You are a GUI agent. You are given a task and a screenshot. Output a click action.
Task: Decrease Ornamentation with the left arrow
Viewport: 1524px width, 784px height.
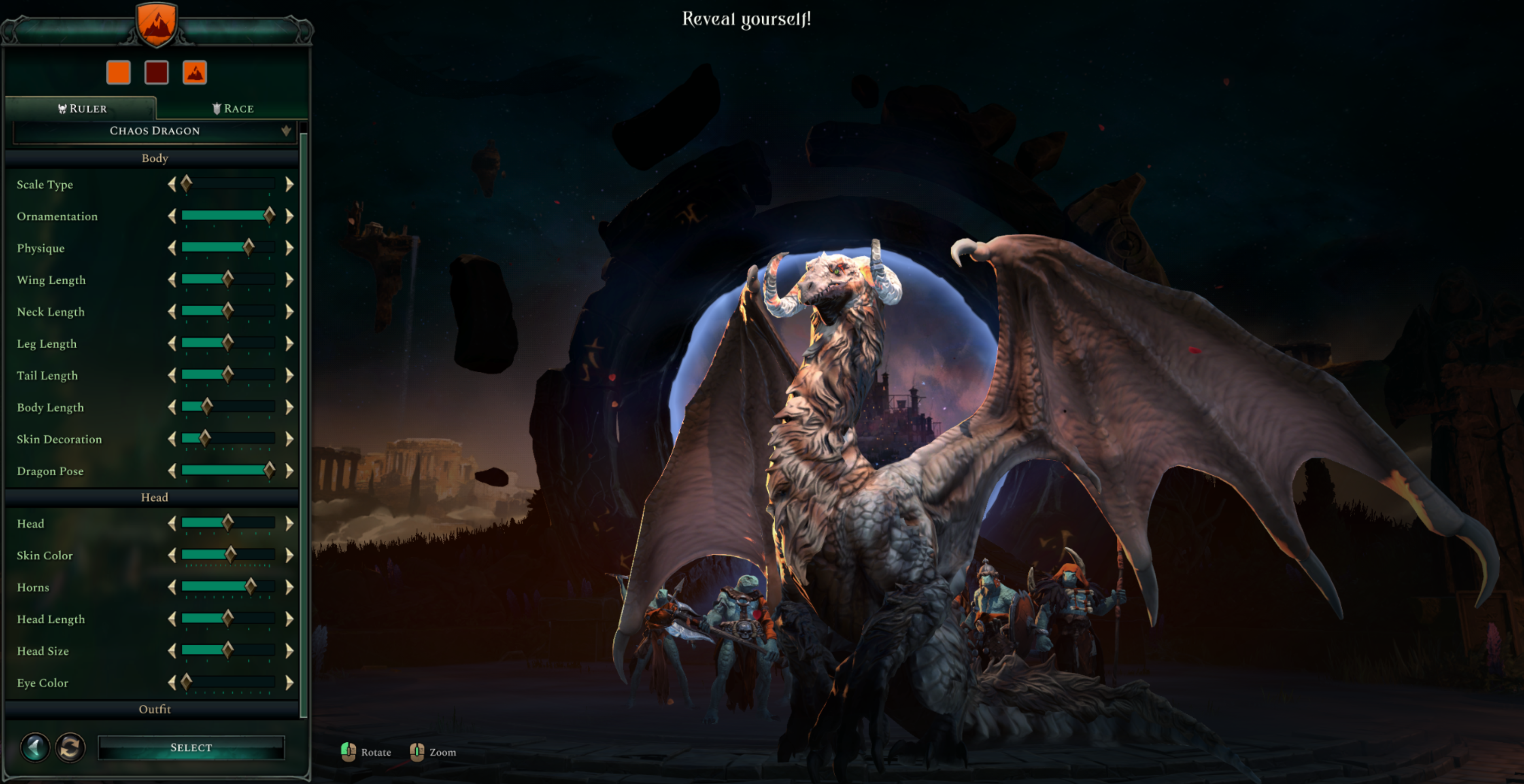click(x=172, y=216)
